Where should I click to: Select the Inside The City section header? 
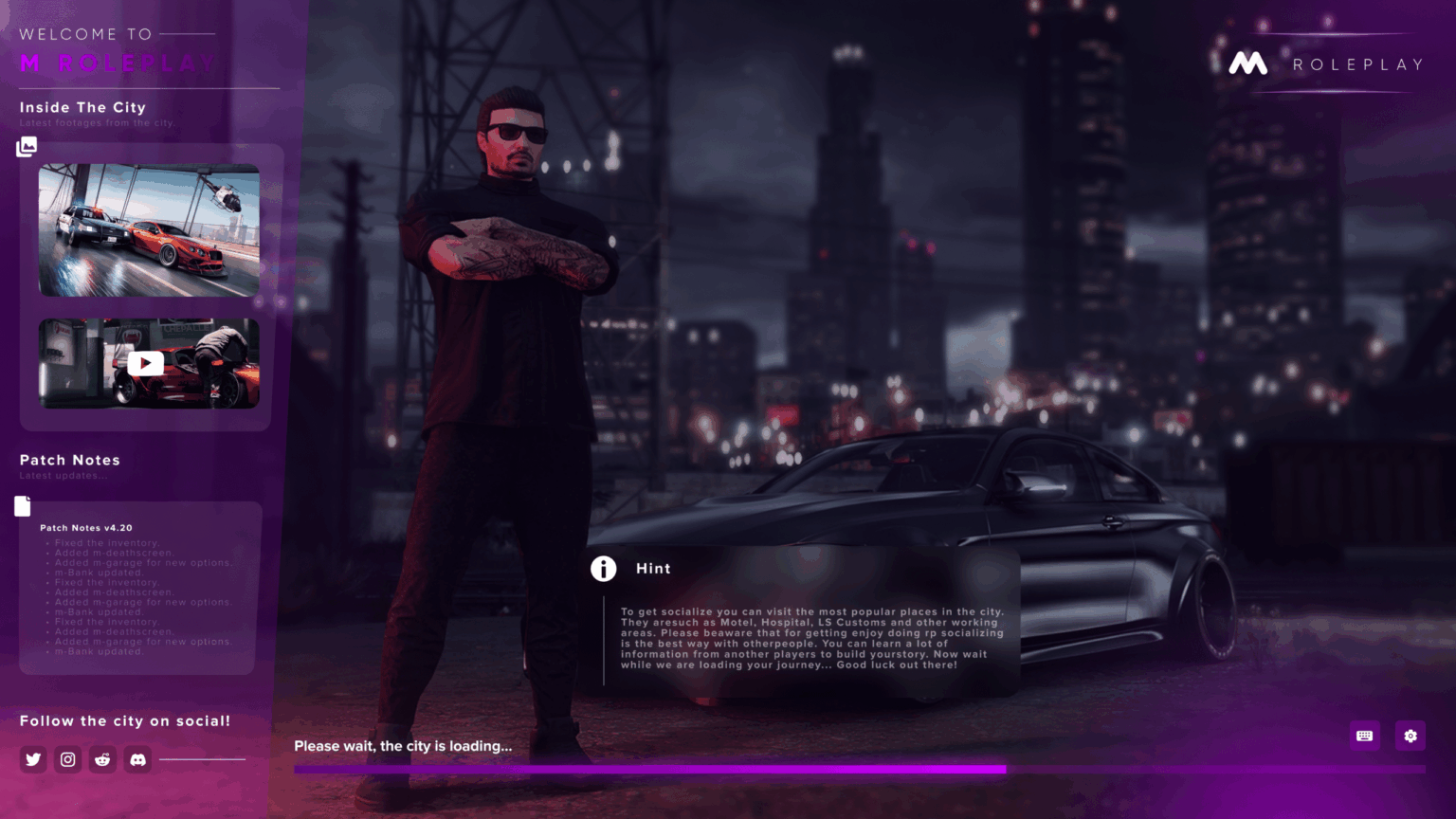pyautogui.click(x=82, y=107)
